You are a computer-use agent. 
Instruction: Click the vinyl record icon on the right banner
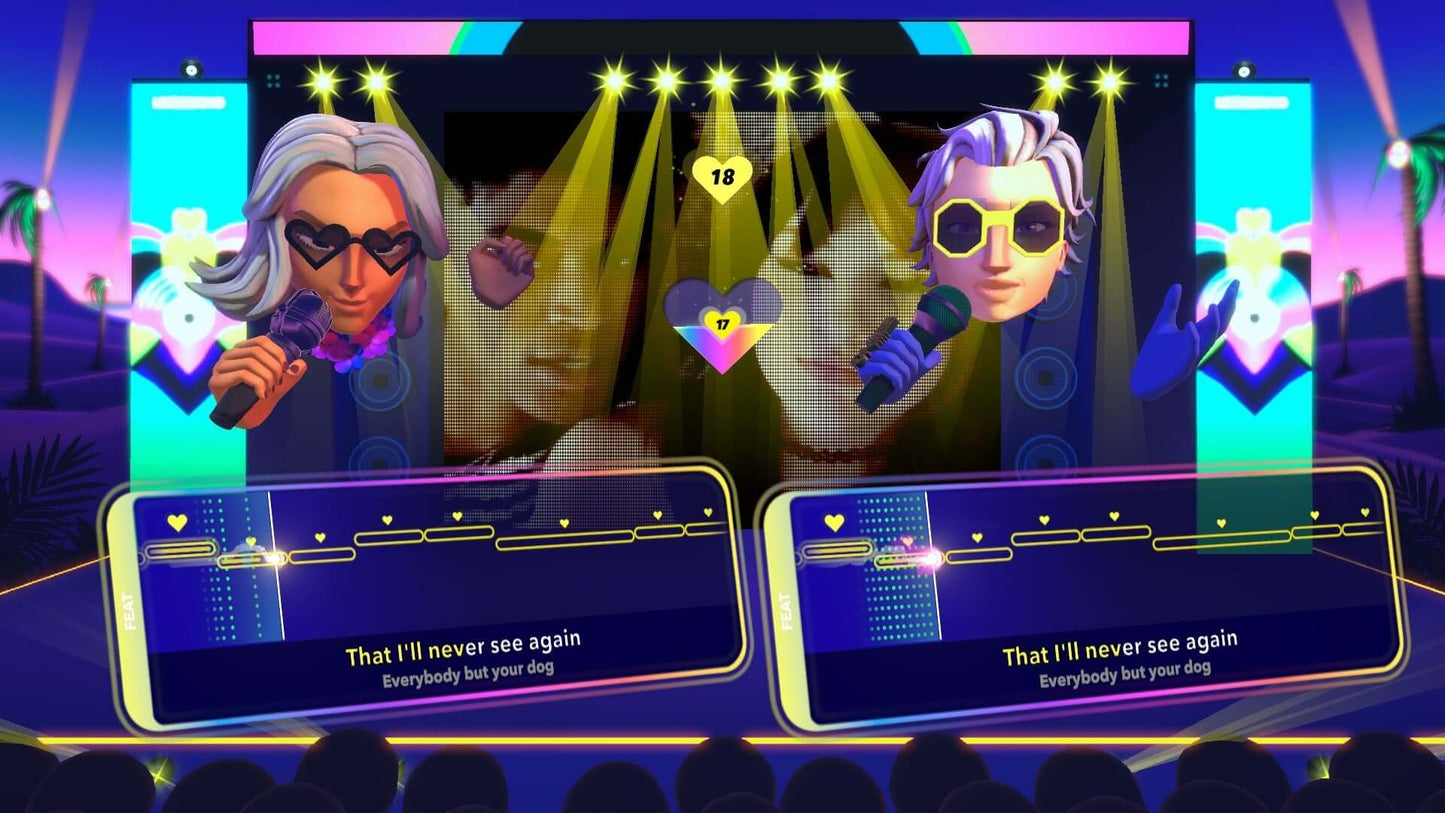pos(1256,318)
